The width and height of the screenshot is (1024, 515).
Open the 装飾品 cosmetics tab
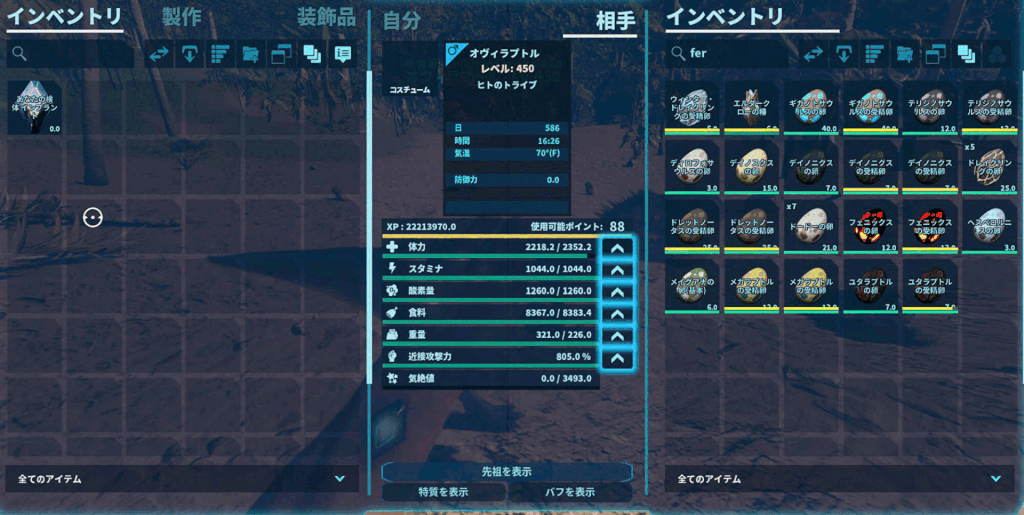(326, 17)
